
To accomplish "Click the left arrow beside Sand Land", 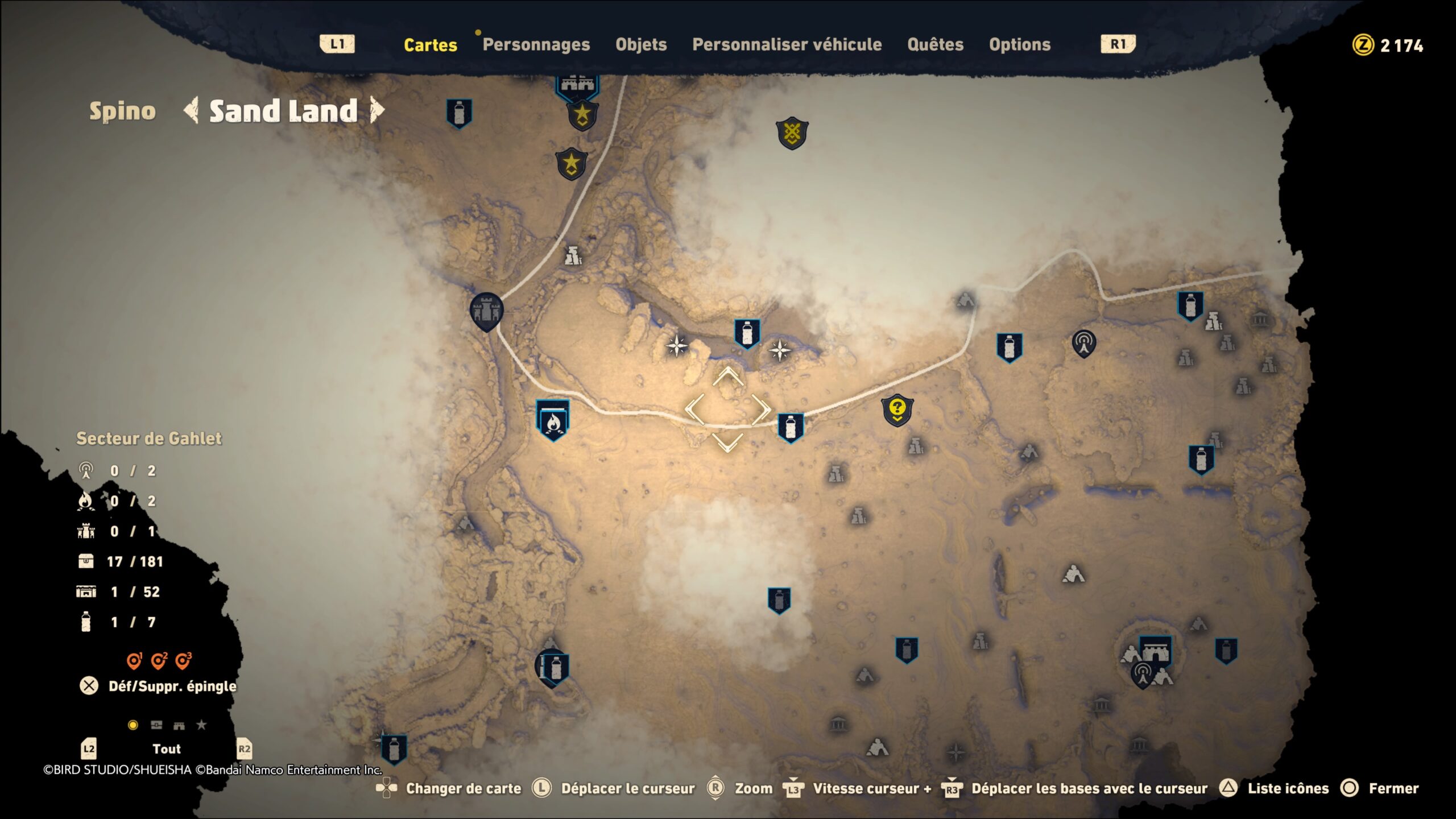I will point(192,110).
